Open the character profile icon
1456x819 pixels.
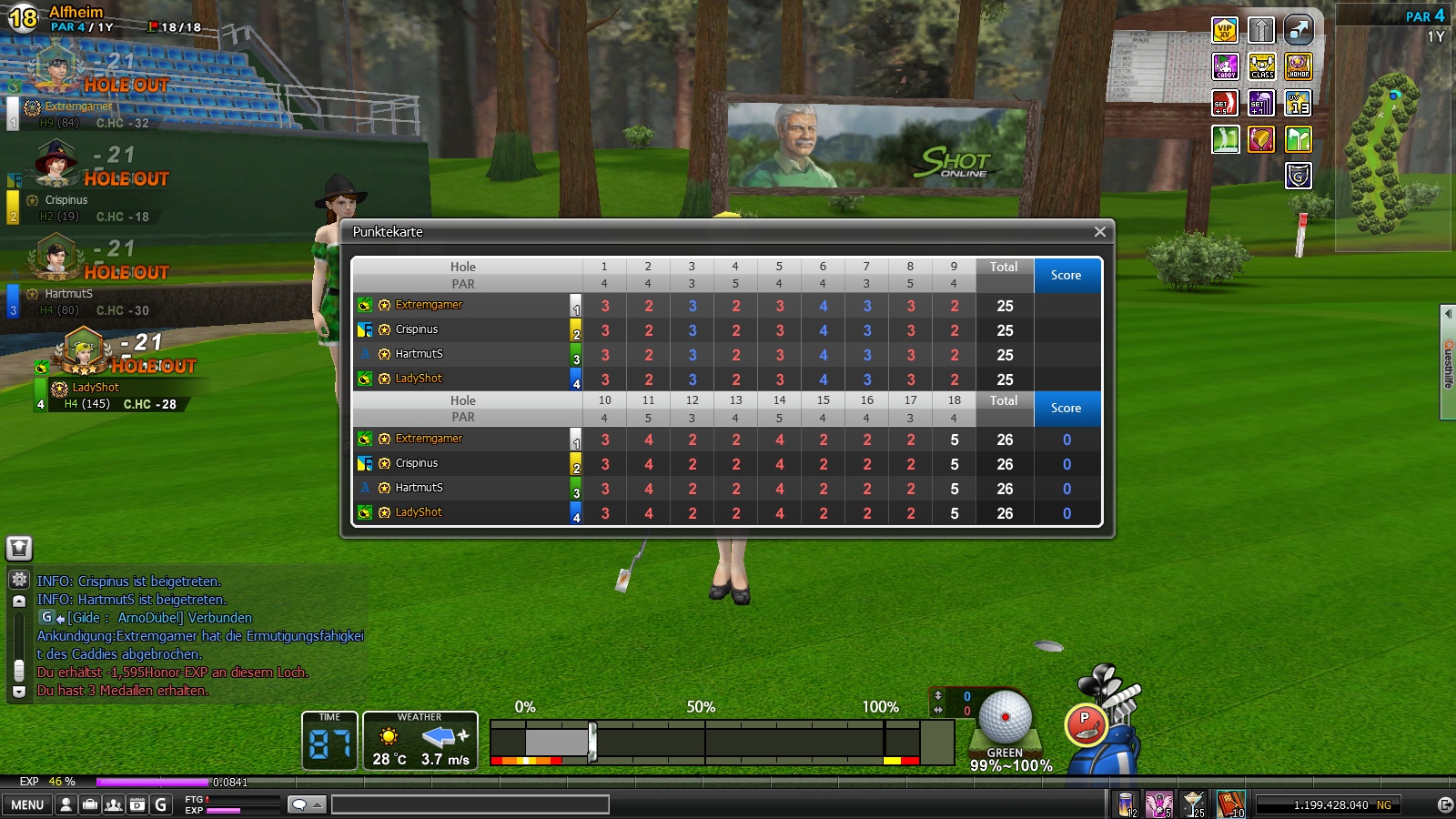[x=66, y=804]
